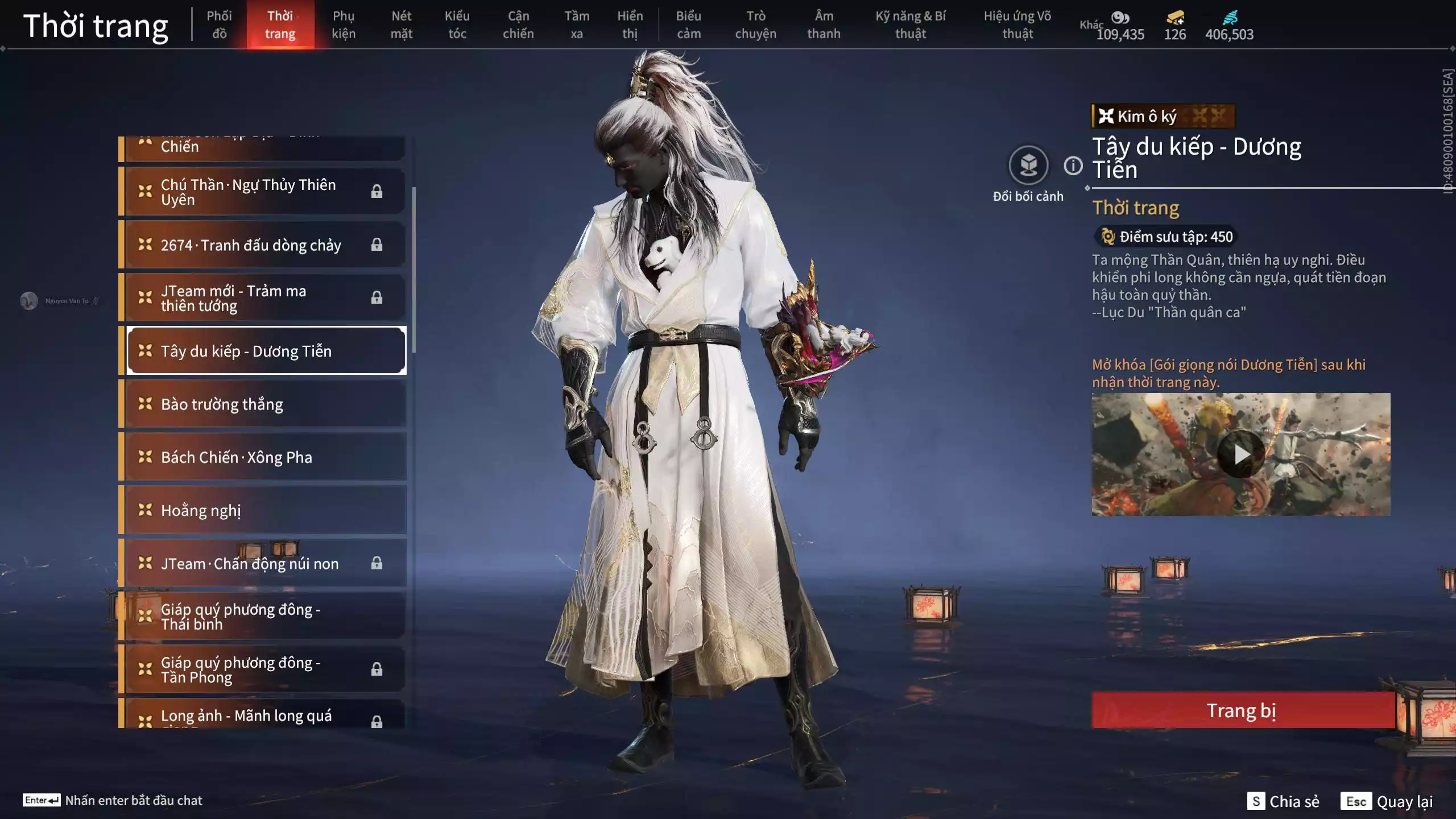Share outfit with the Chia sẻ button
The height and width of the screenshot is (819, 1456).
pyautogui.click(x=1283, y=801)
